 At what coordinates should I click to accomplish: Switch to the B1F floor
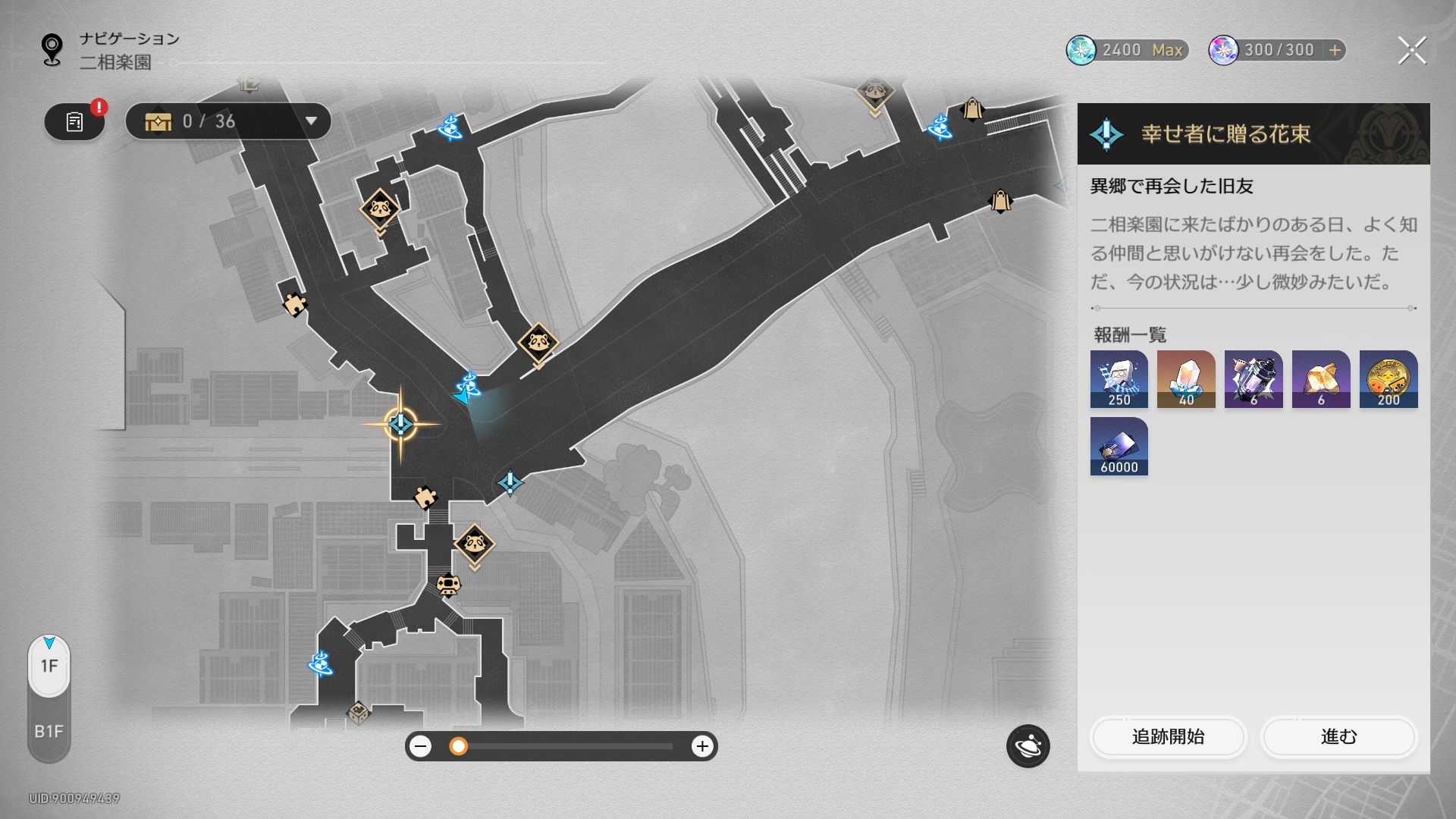tap(49, 731)
